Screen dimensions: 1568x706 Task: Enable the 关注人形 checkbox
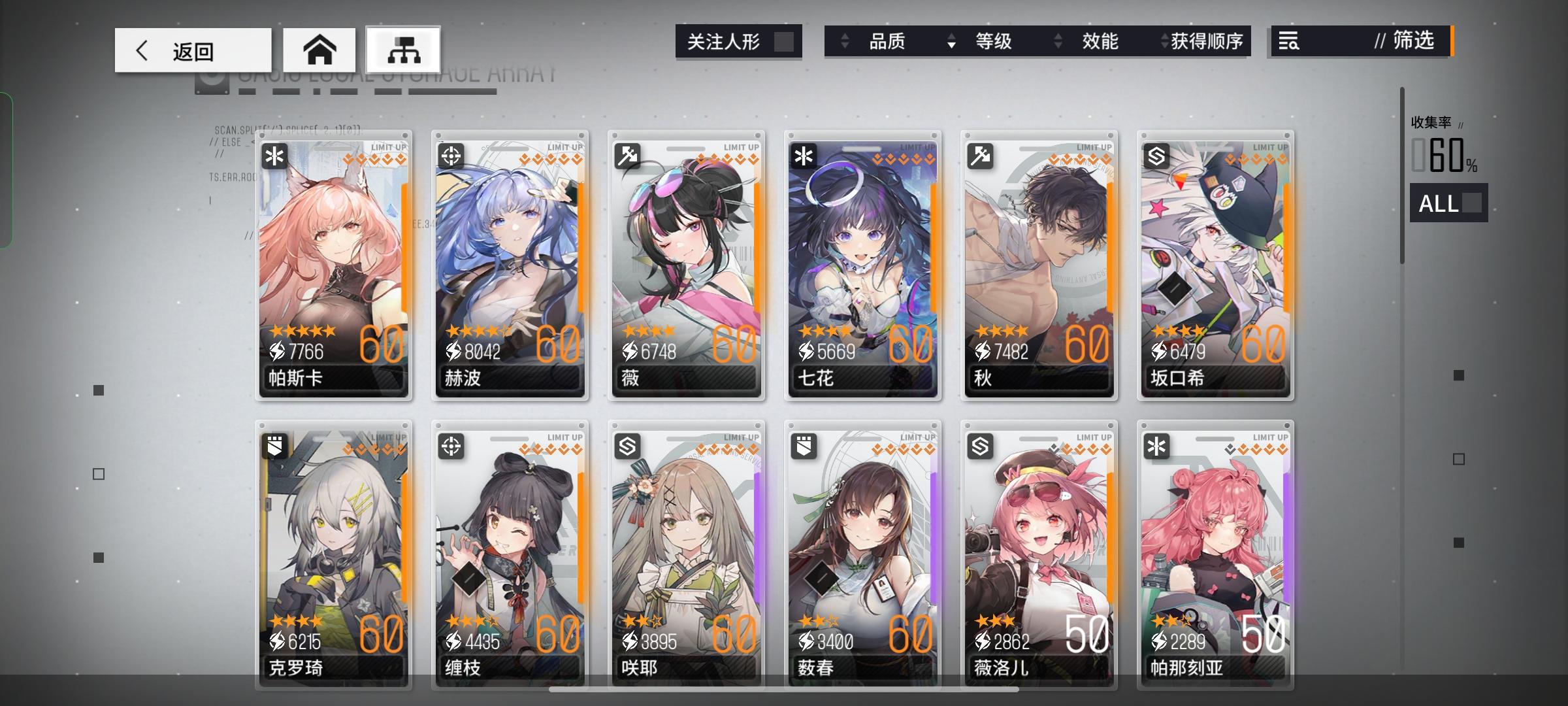coord(783,42)
